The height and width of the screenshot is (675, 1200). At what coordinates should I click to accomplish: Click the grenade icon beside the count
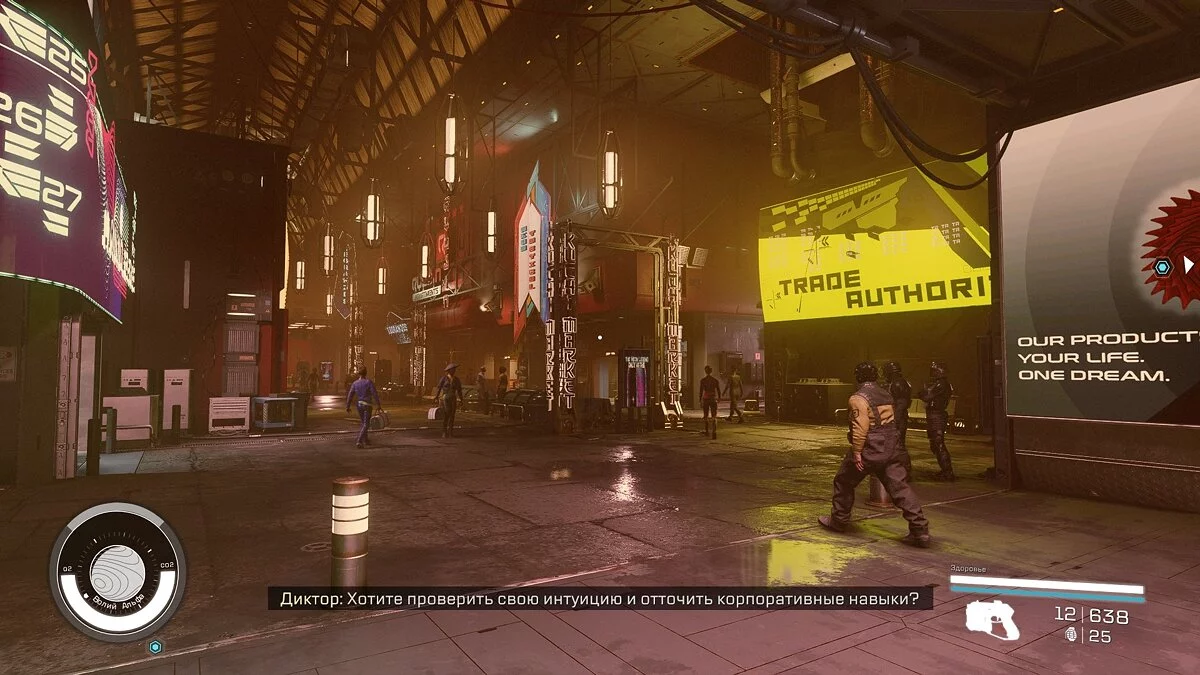(1074, 635)
